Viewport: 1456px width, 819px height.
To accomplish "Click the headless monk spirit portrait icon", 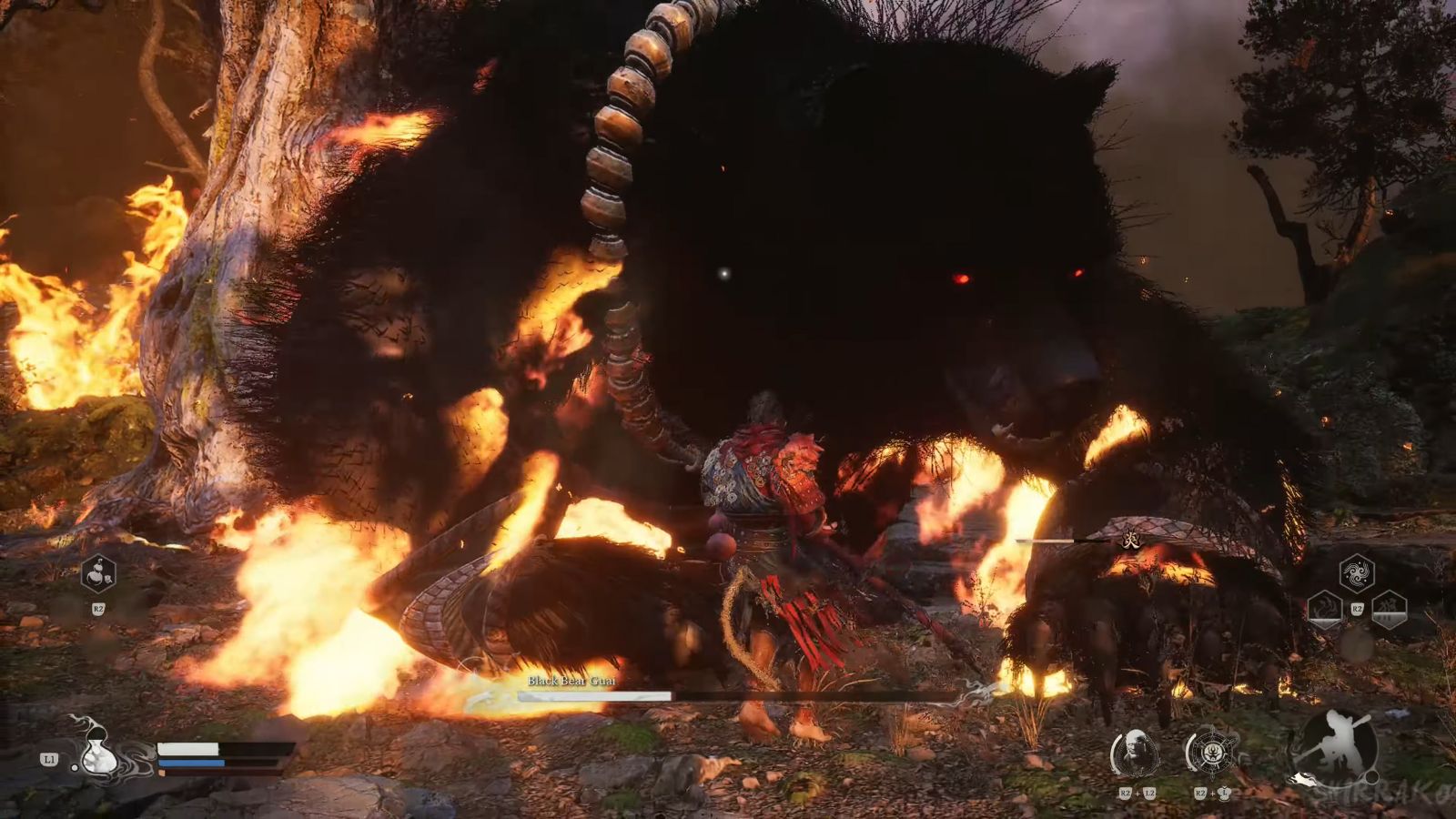I will [x=1135, y=751].
